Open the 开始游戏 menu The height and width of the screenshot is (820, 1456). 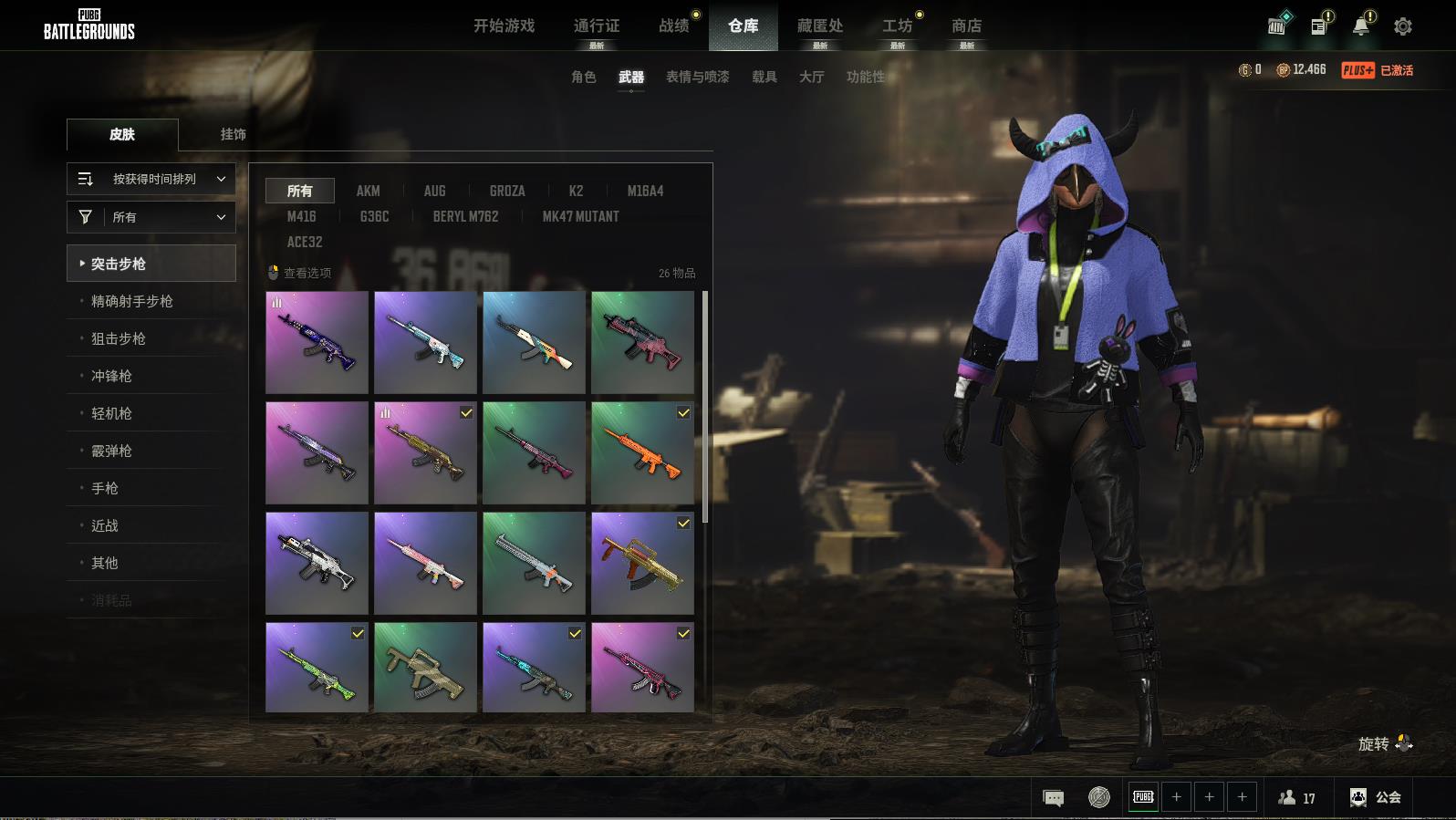coord(504,26)
